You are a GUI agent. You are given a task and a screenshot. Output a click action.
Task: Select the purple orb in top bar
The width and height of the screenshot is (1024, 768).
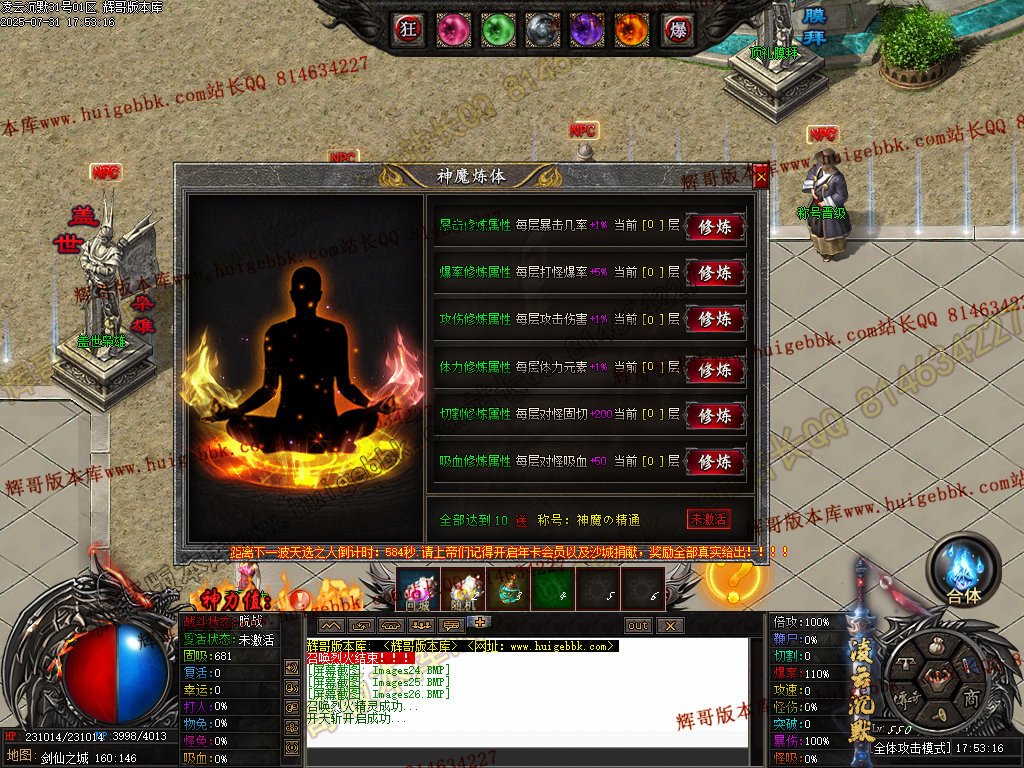tap(586, 29)
